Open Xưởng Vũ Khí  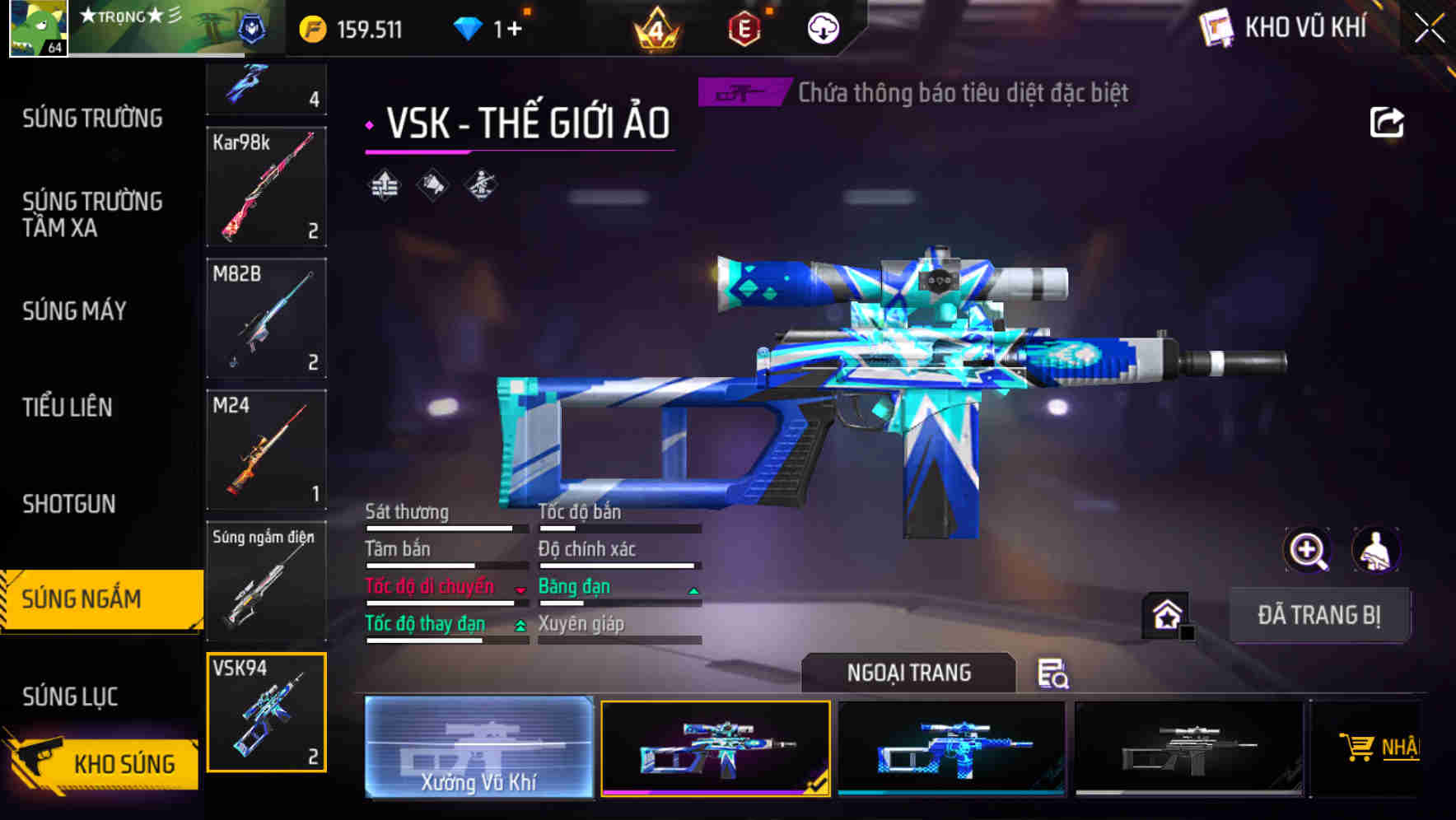[478, 748]
